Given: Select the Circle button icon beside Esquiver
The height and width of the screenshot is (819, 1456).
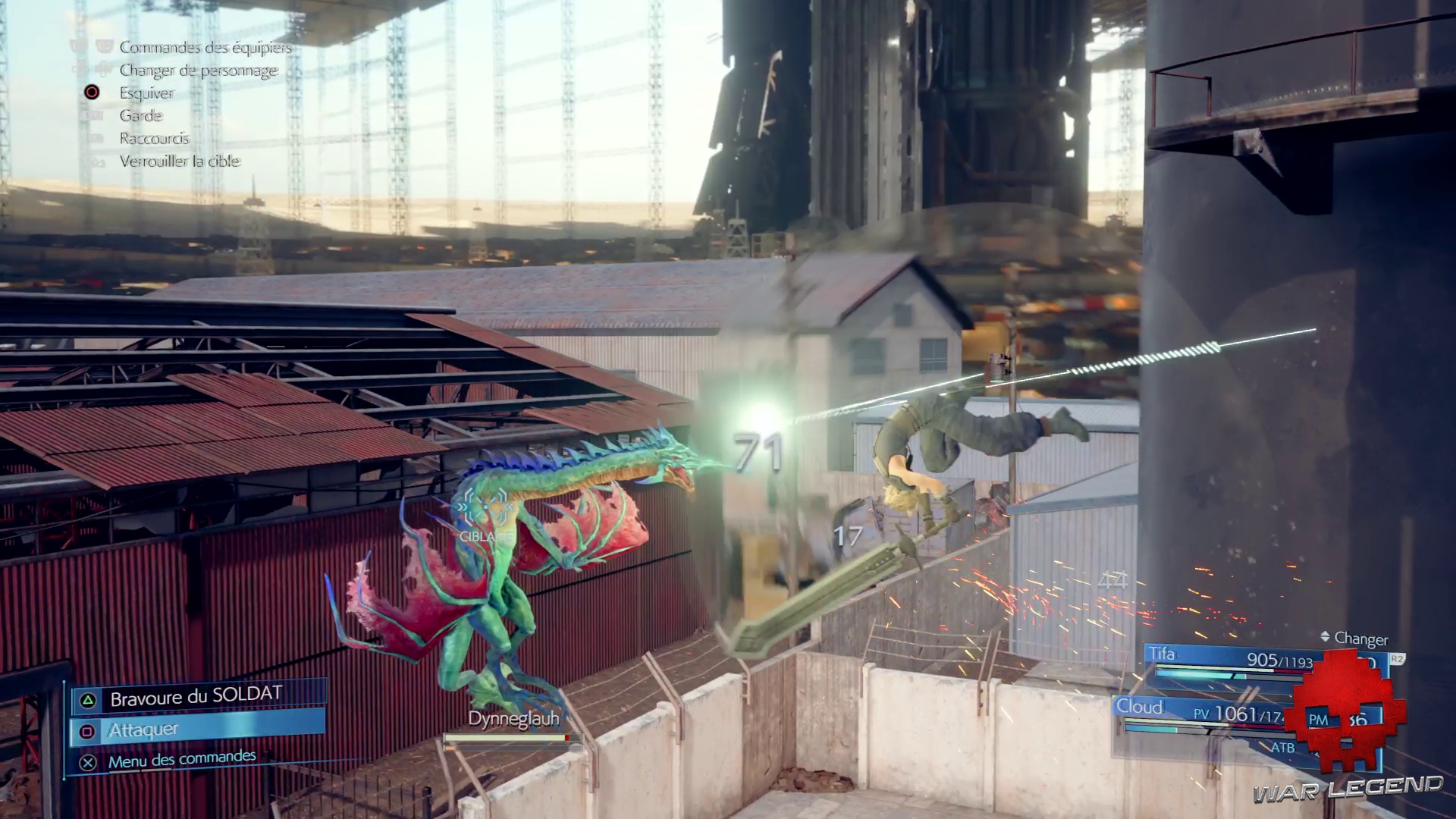Looking at the screenshot, I should [92, 93].
